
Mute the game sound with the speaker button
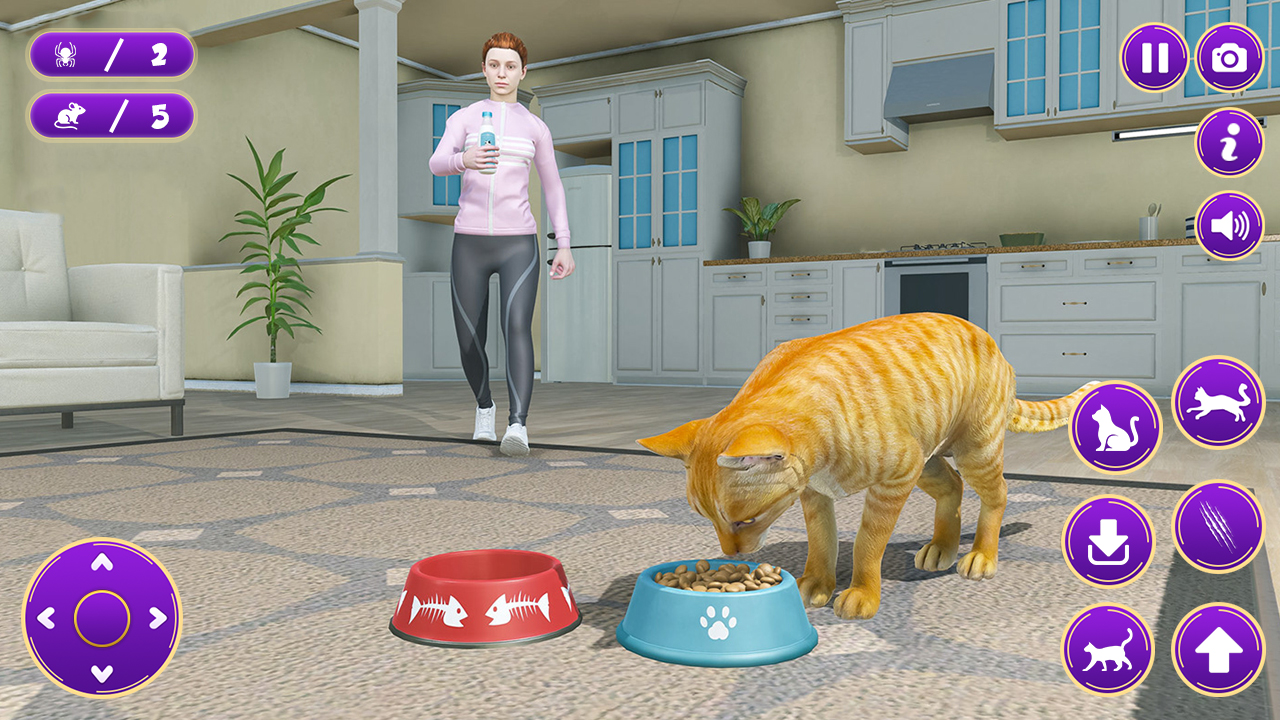[x=1227, y=224]
